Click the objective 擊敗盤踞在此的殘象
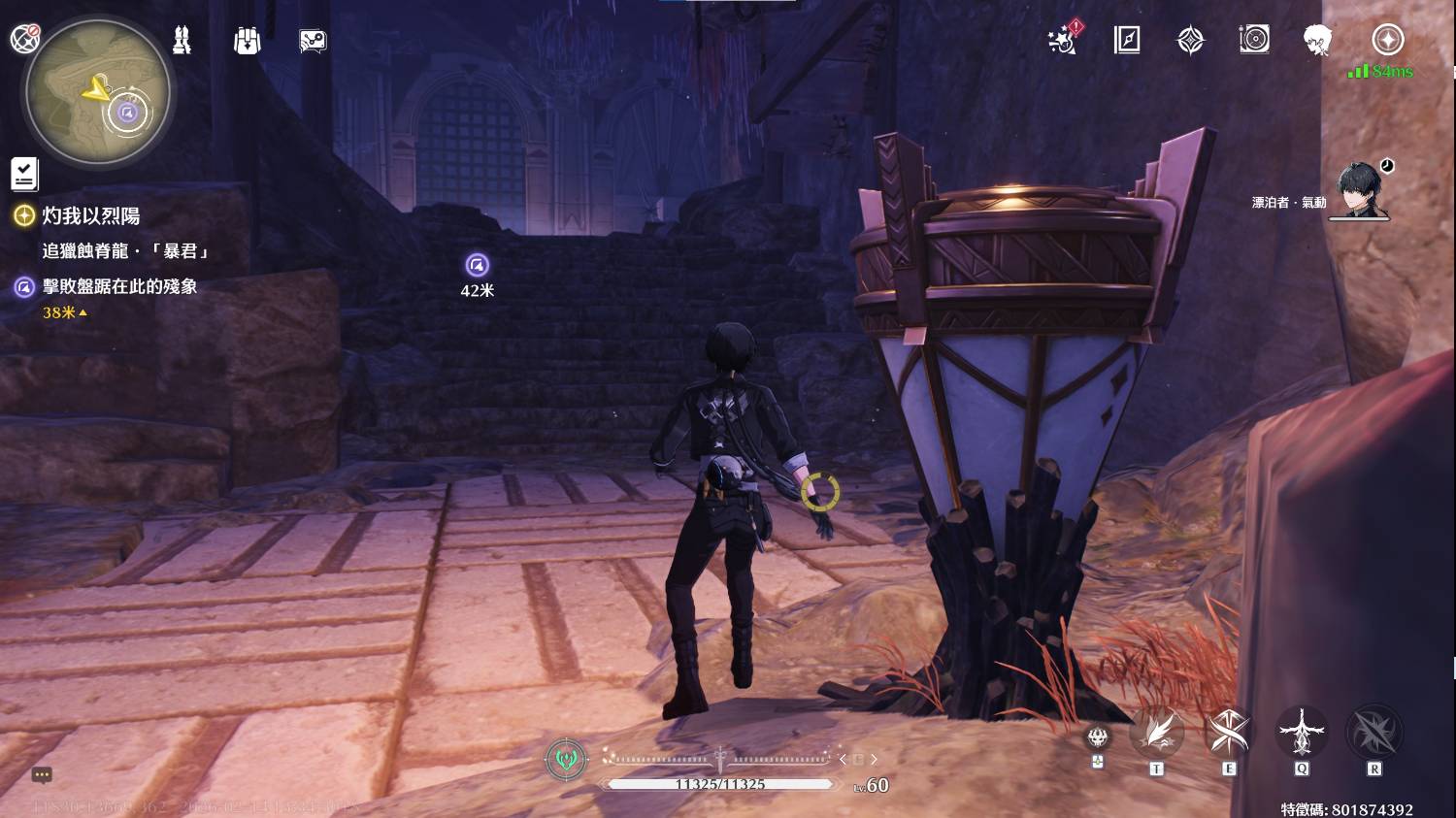 [x=119, y=286]
